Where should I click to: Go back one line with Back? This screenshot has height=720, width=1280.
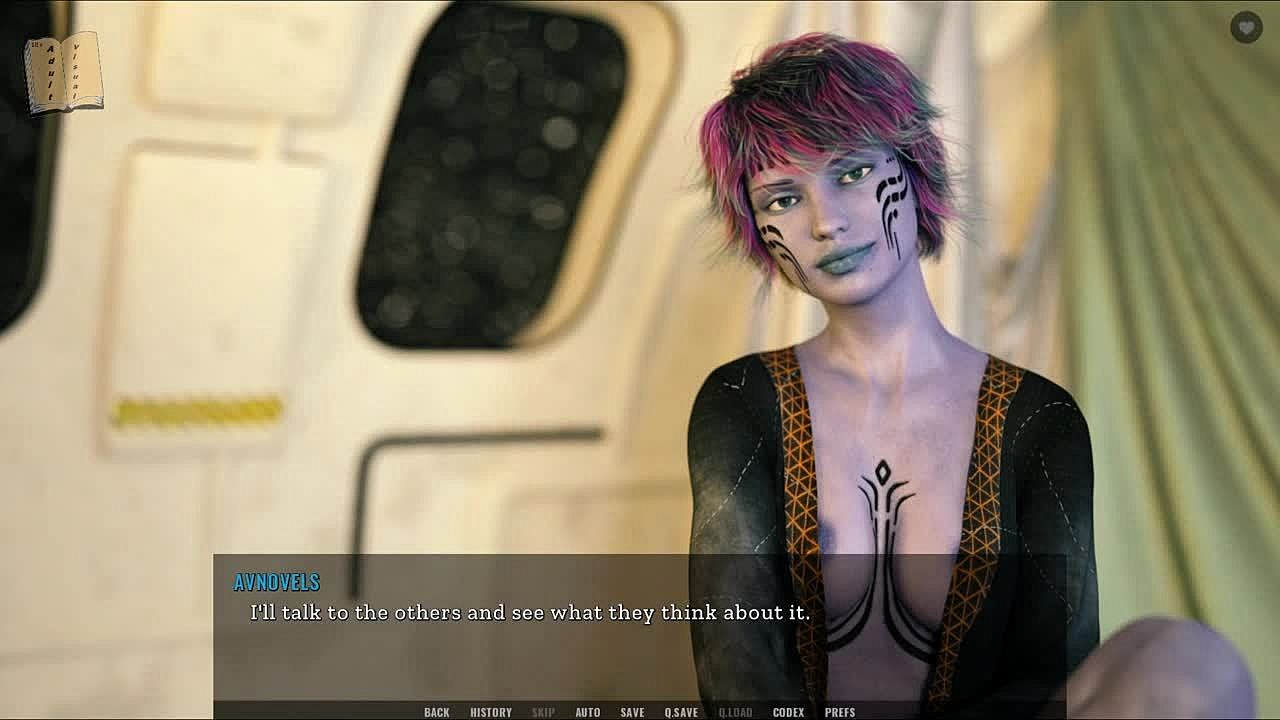coord(436,712)
